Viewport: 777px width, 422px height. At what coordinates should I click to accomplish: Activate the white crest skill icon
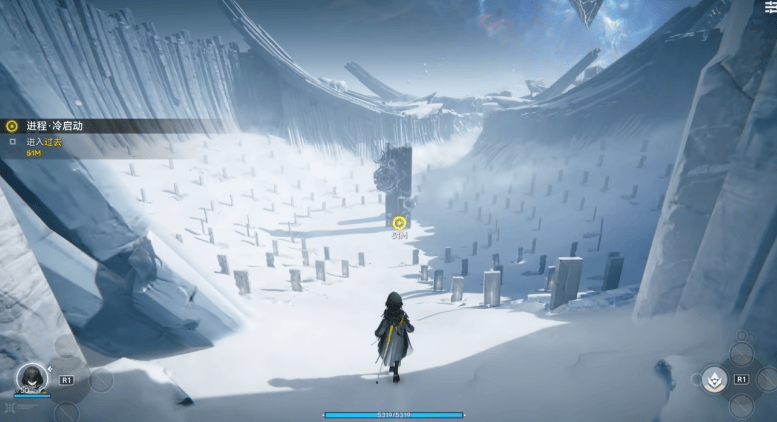[714, 379]
